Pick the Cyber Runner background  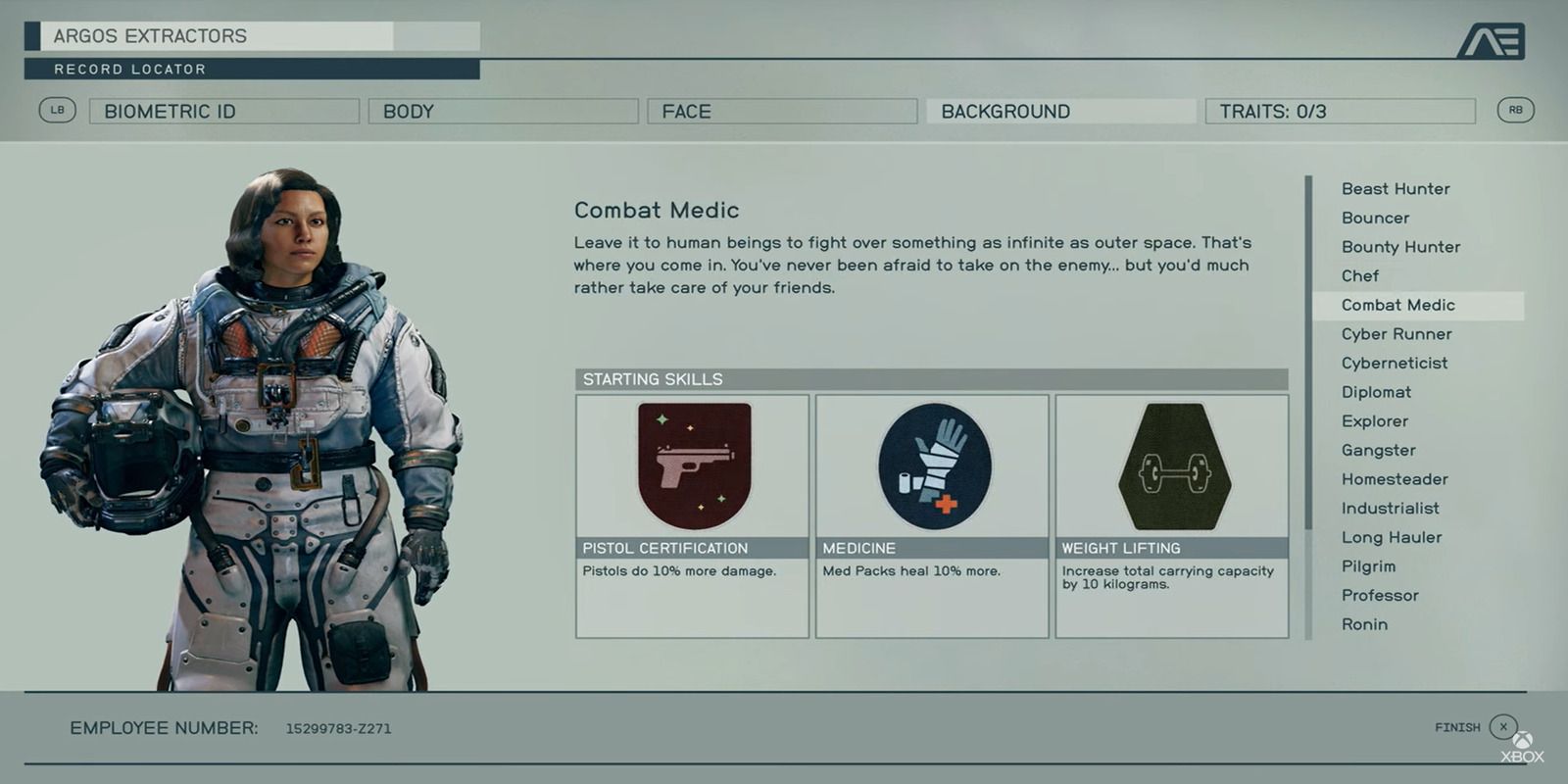click(1396, 334)
